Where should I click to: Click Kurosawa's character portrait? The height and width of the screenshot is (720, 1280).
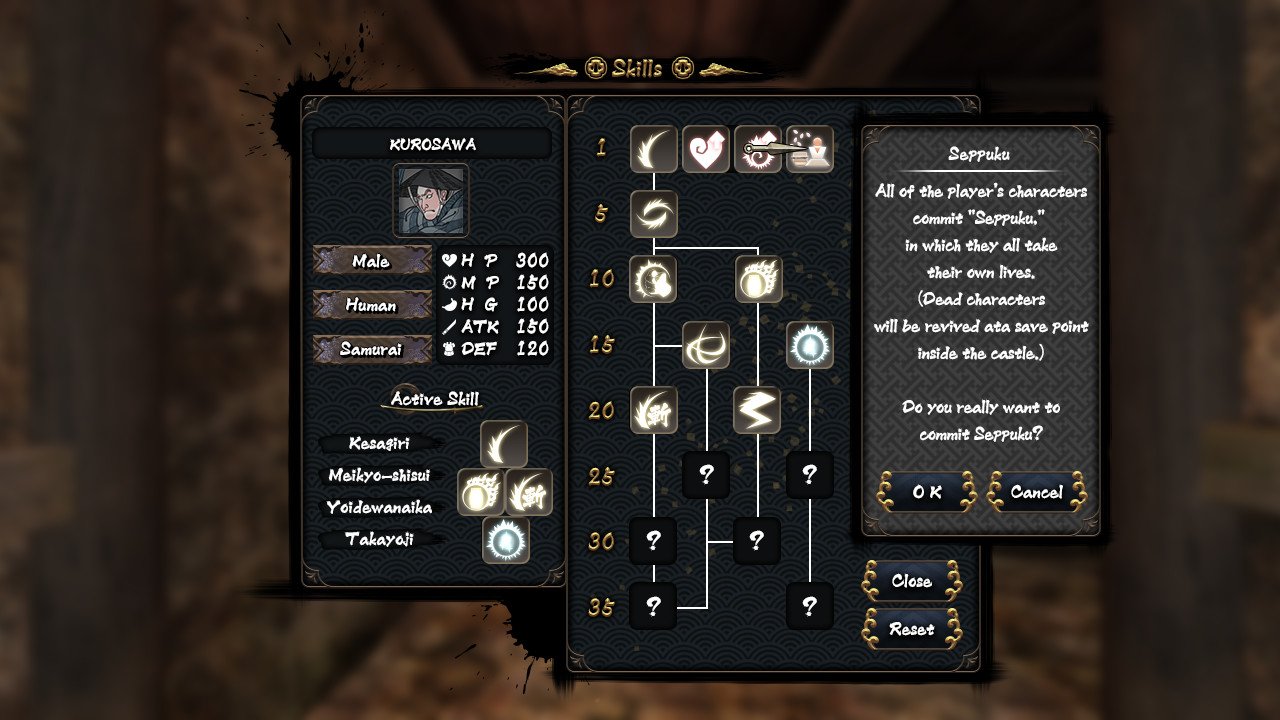pyautogui.click(x=431, y=201)
